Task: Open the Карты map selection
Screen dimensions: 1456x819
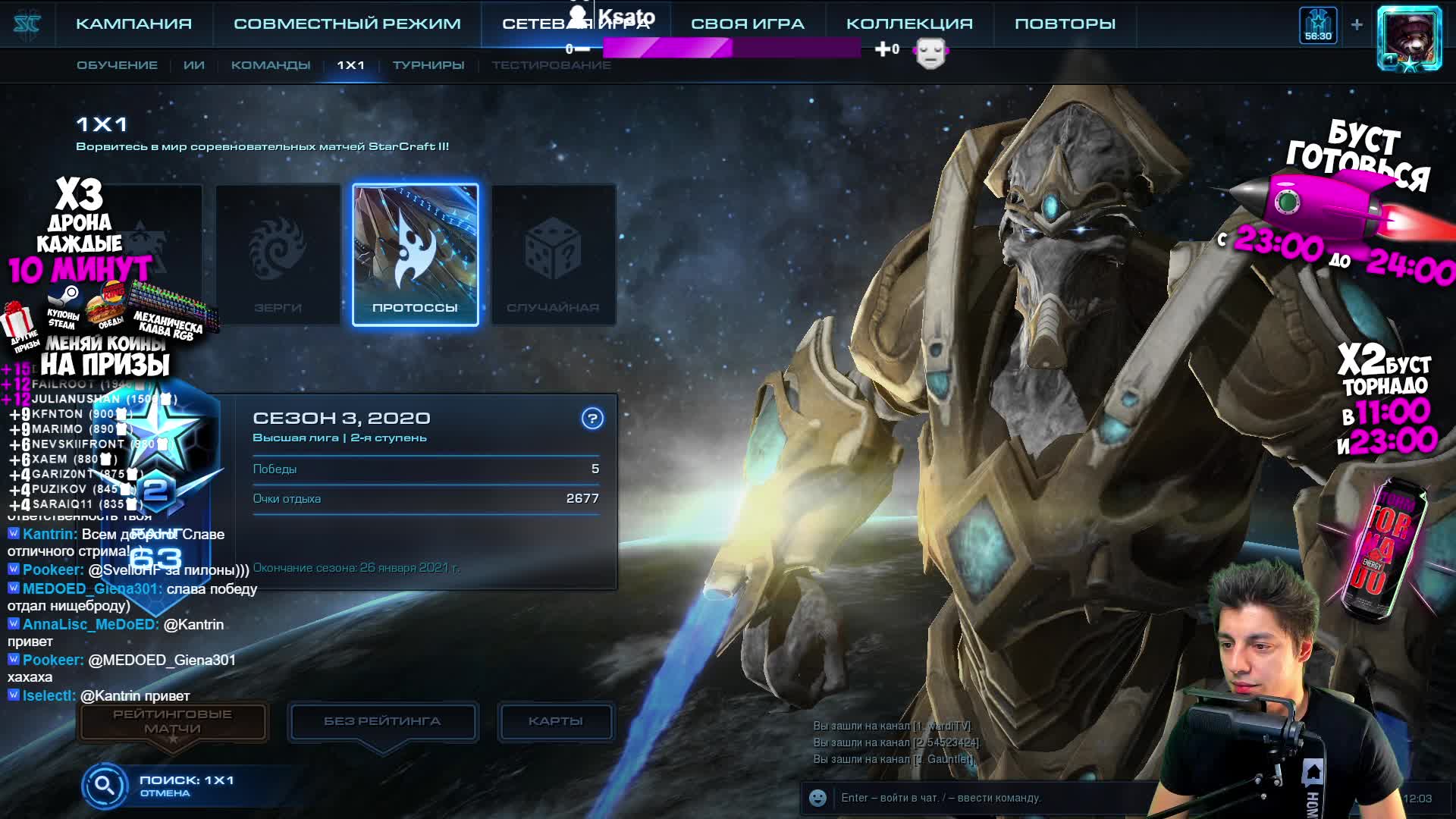Action: (x=555, y=721)
